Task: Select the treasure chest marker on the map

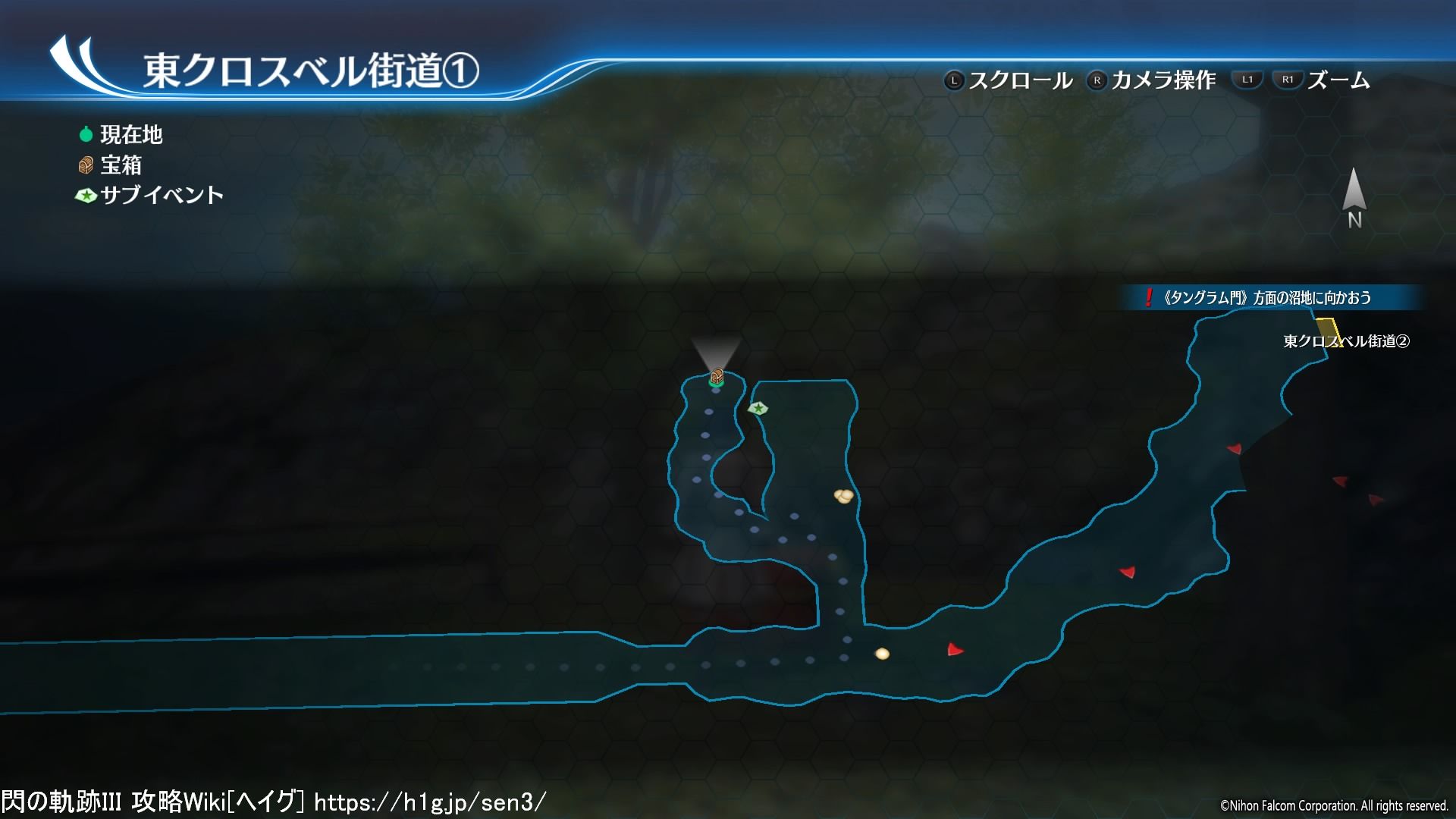Action: pos(717,375)
